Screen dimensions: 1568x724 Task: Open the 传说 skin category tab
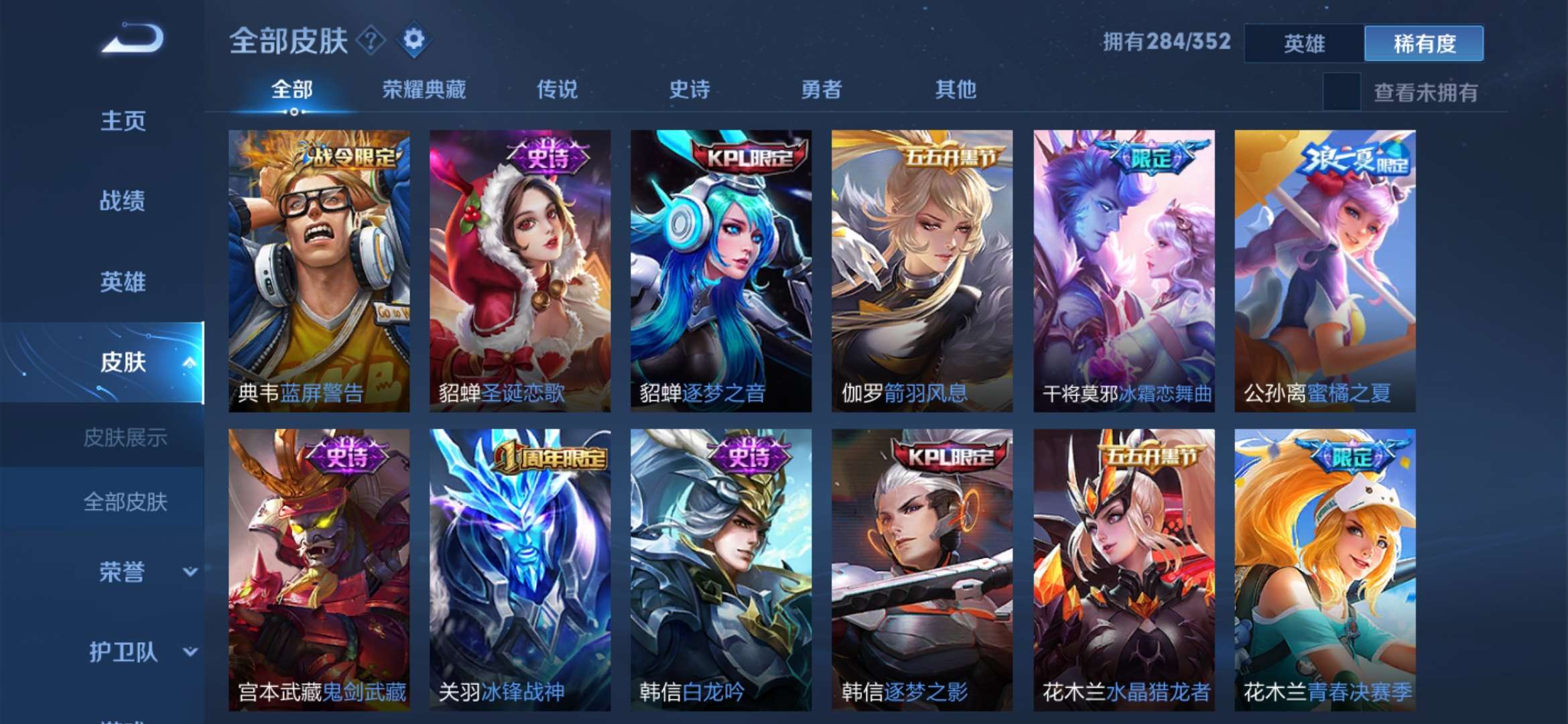[556, 89]
